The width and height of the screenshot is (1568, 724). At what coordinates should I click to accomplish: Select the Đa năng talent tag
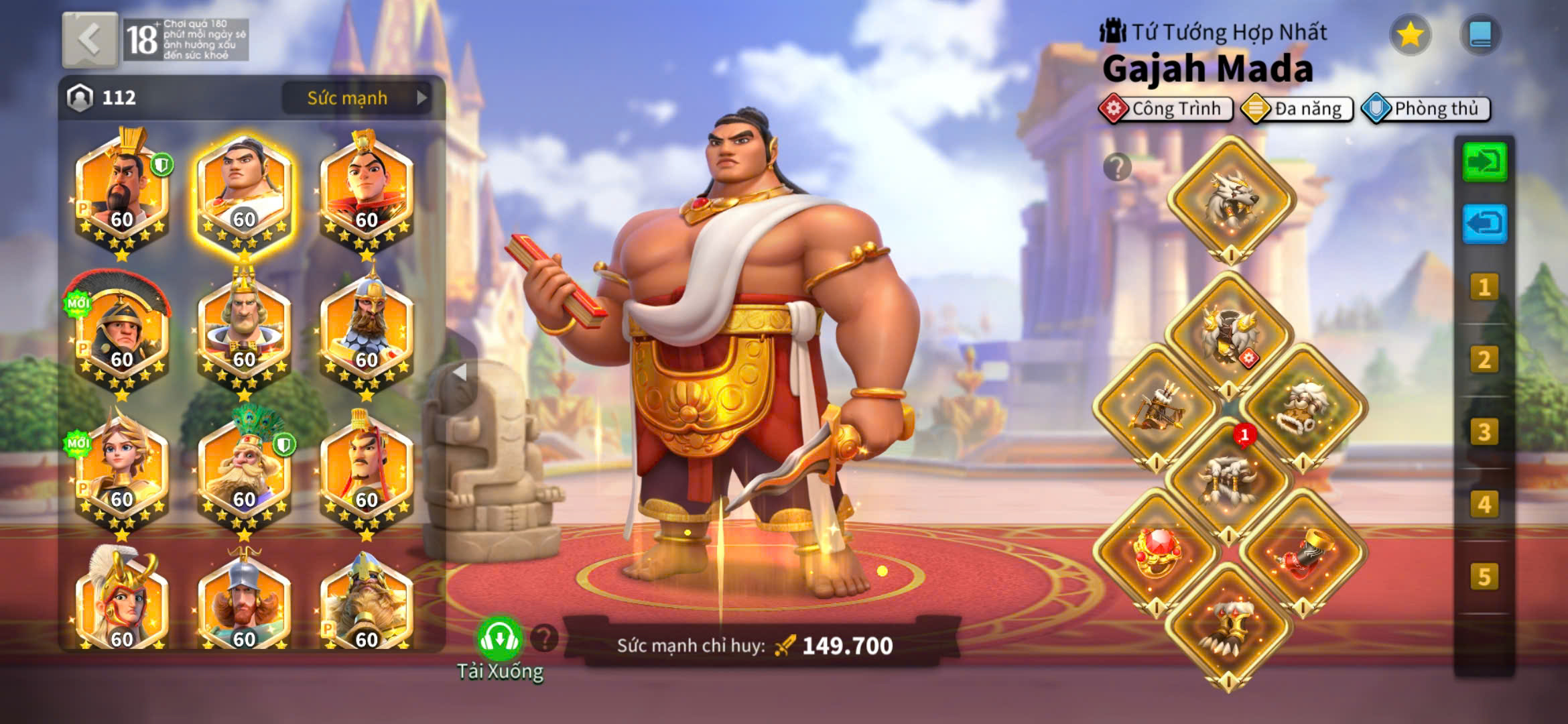[1297, 109]
